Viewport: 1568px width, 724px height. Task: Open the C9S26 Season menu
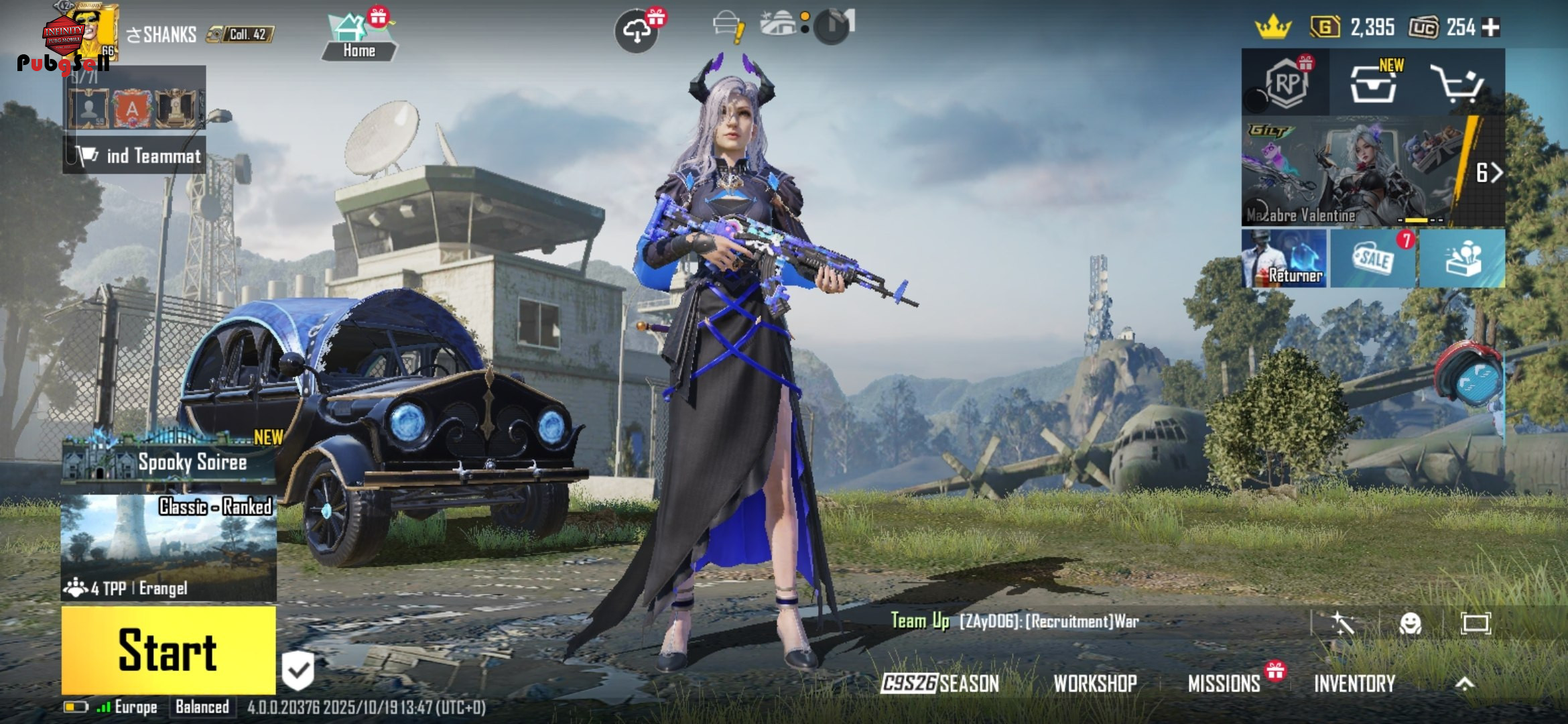[939, 683]
